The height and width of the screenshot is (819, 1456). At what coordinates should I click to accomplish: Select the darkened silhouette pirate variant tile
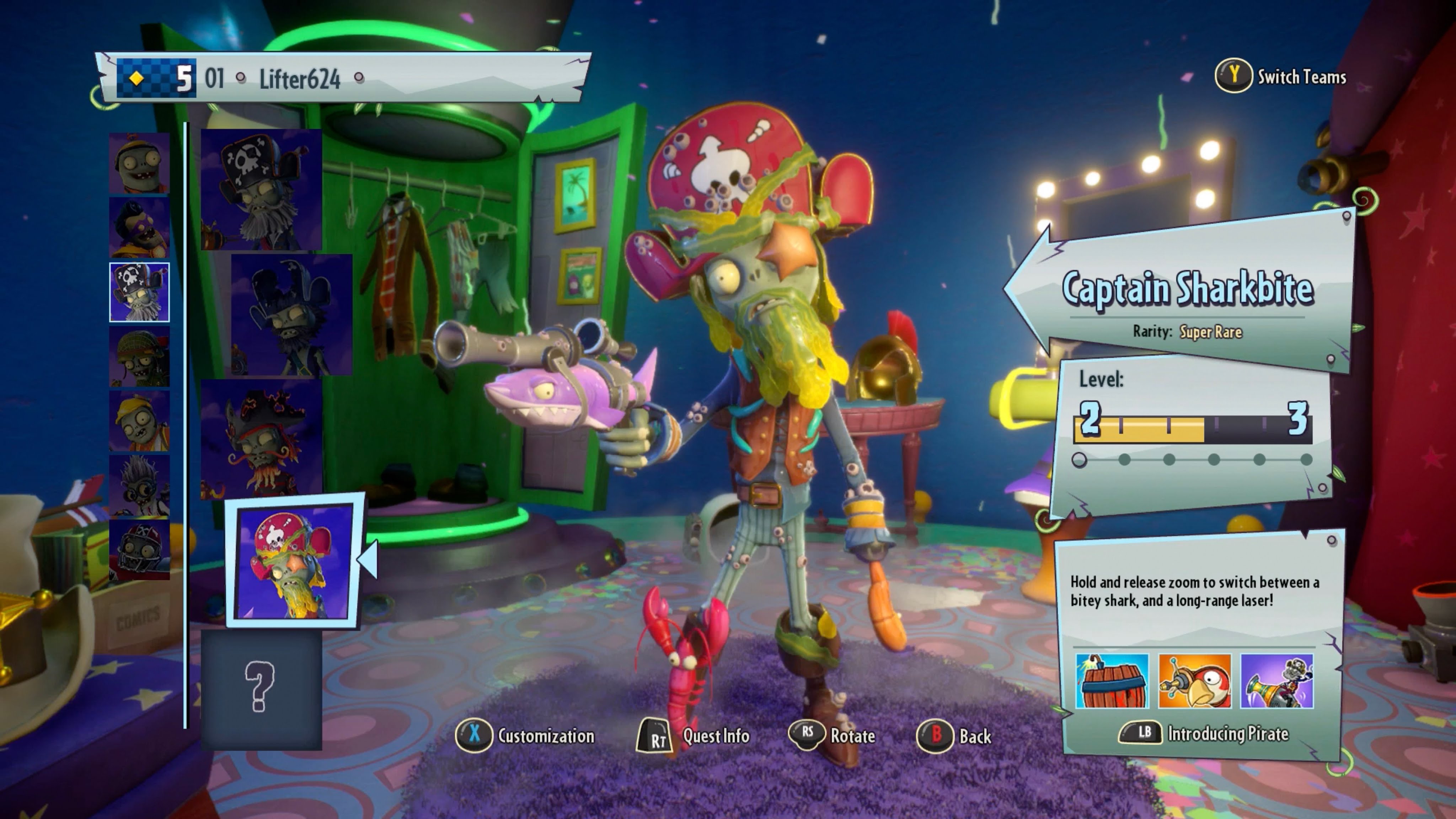point(291,314)
